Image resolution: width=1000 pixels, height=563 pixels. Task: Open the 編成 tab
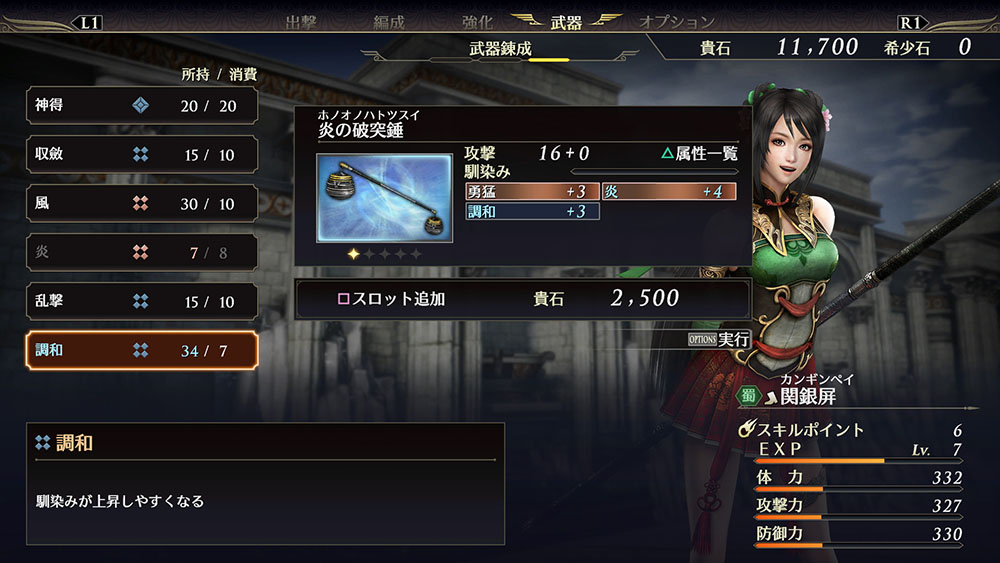[x=388, y=22]
